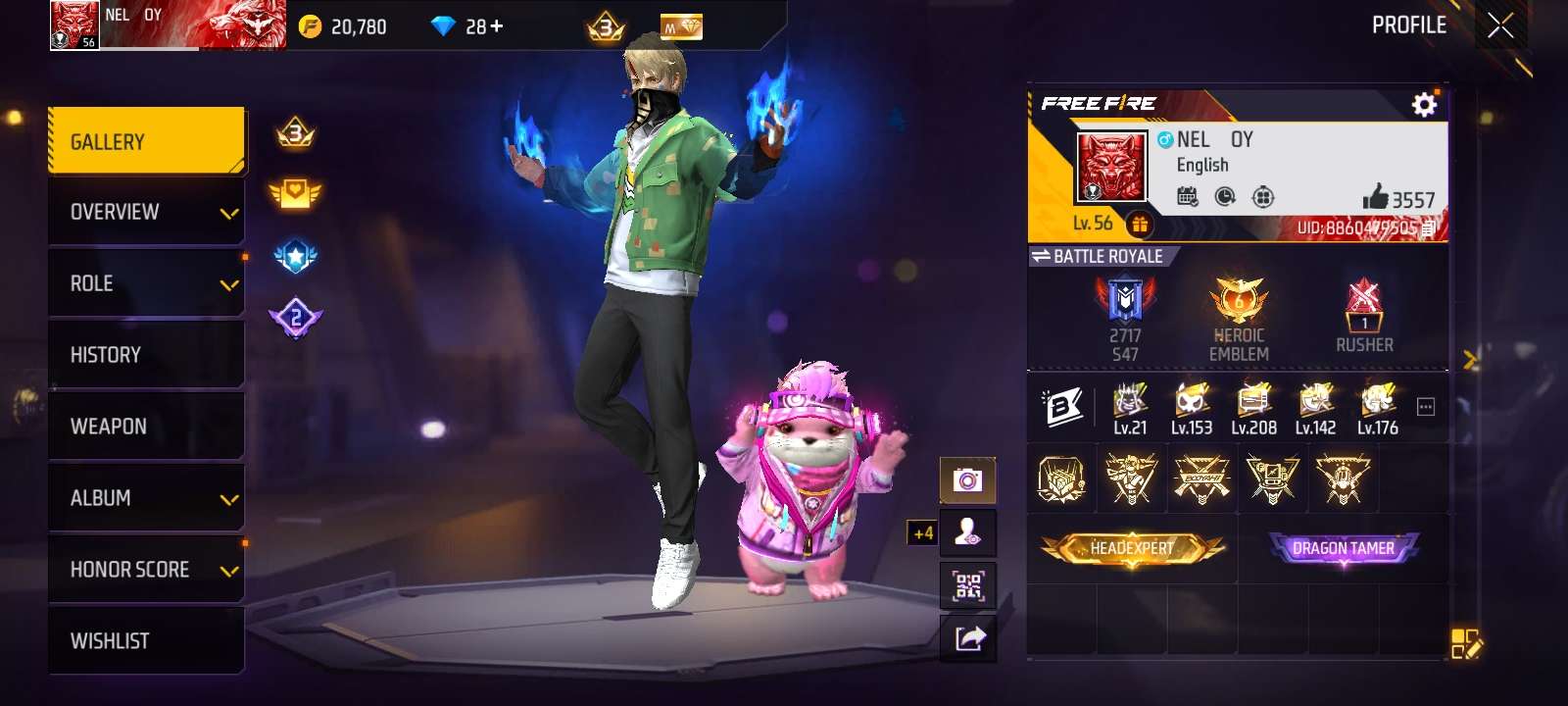Copy the UID with copy icon

pyautogui.click(x=1428, y=228)
